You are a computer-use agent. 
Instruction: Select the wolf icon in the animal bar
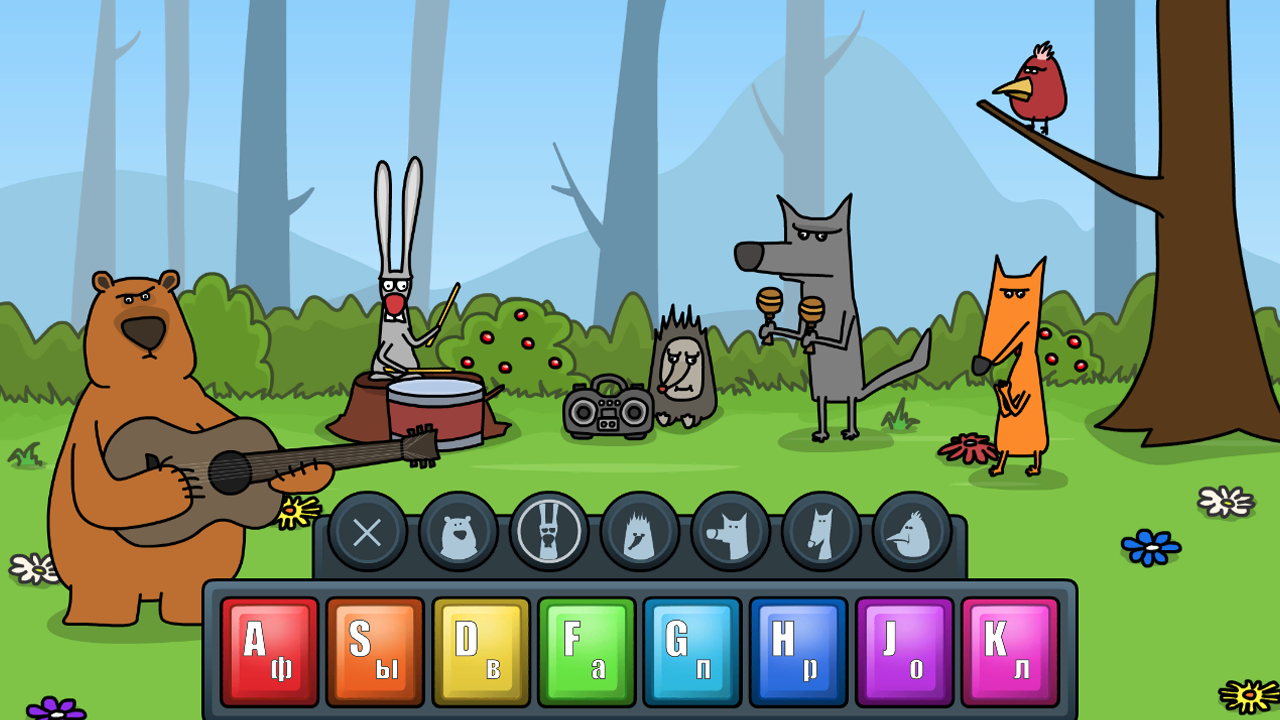point(730,532)
